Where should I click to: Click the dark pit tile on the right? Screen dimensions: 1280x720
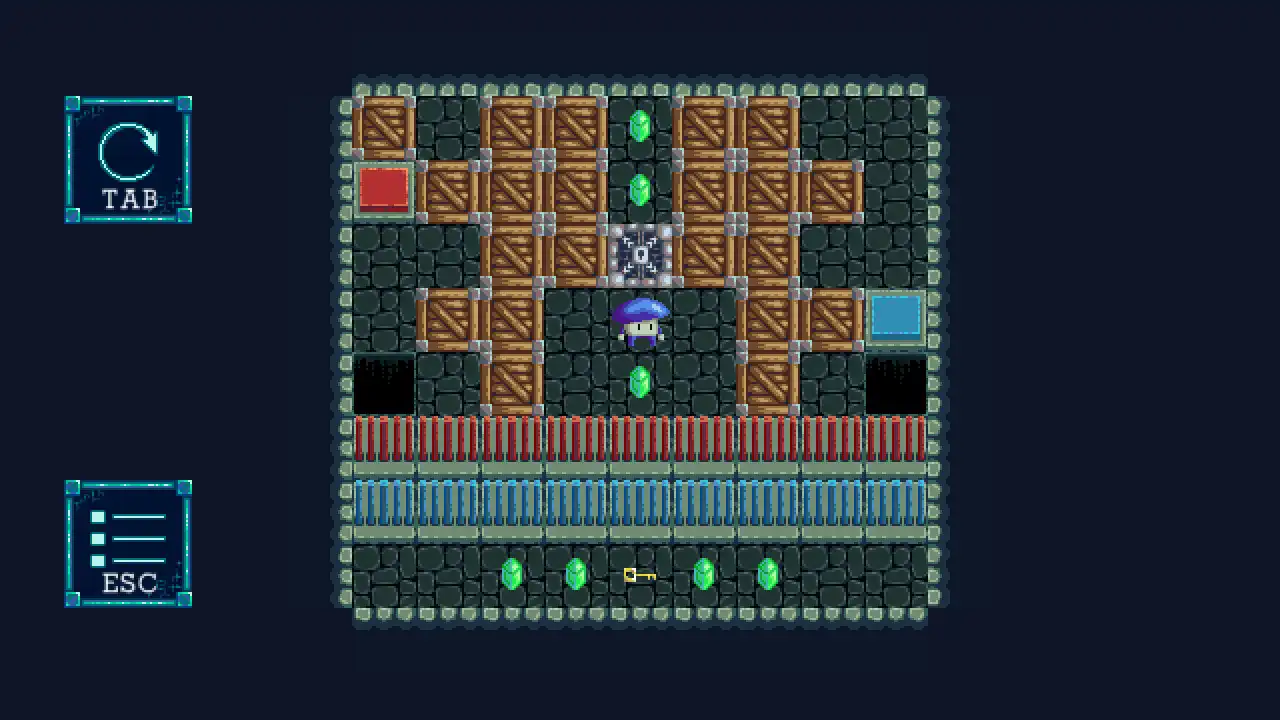pyautogui.click(x=895, y=383)
